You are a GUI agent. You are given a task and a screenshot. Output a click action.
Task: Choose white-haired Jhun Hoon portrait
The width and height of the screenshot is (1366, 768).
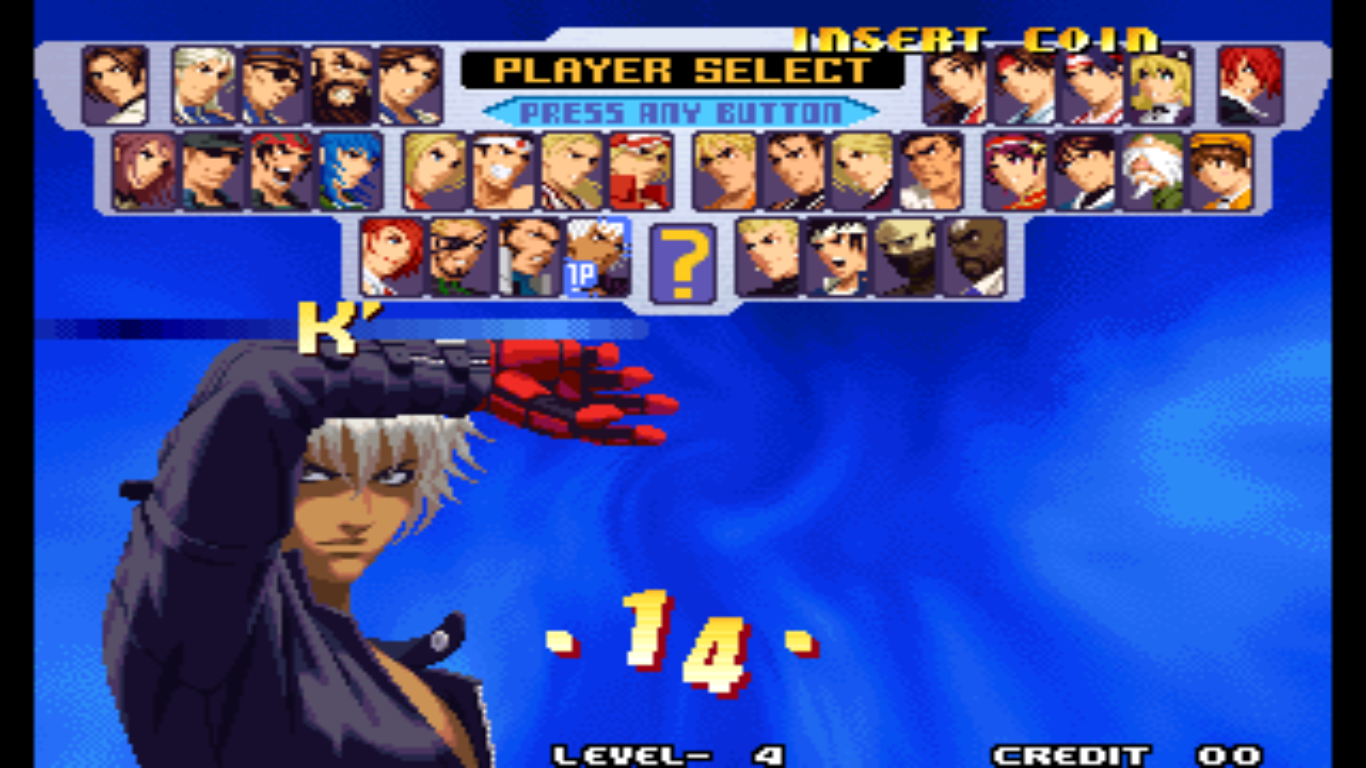(203, 85)
